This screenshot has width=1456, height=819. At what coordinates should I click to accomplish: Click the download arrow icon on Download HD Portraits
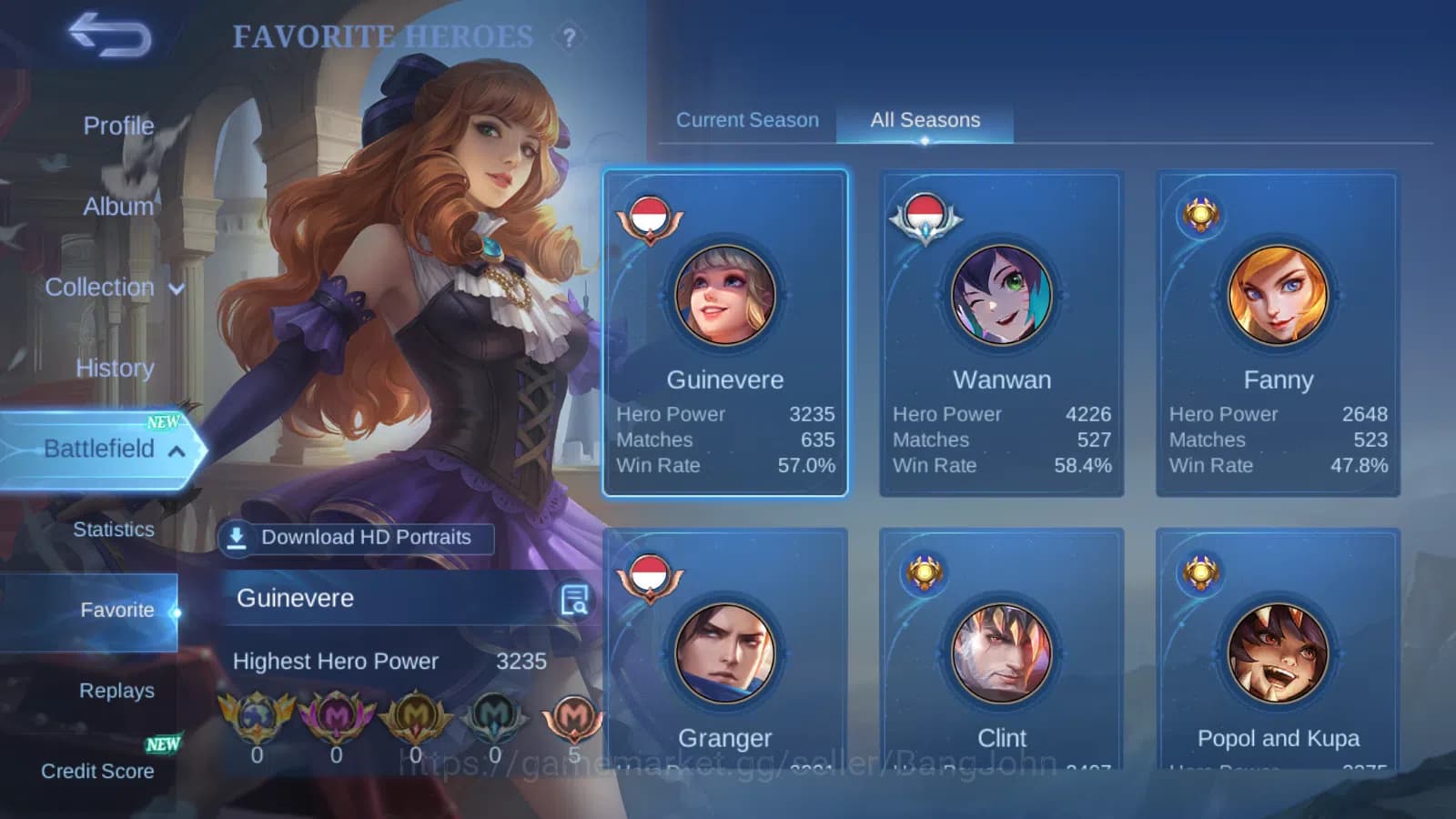pos(237,538)
